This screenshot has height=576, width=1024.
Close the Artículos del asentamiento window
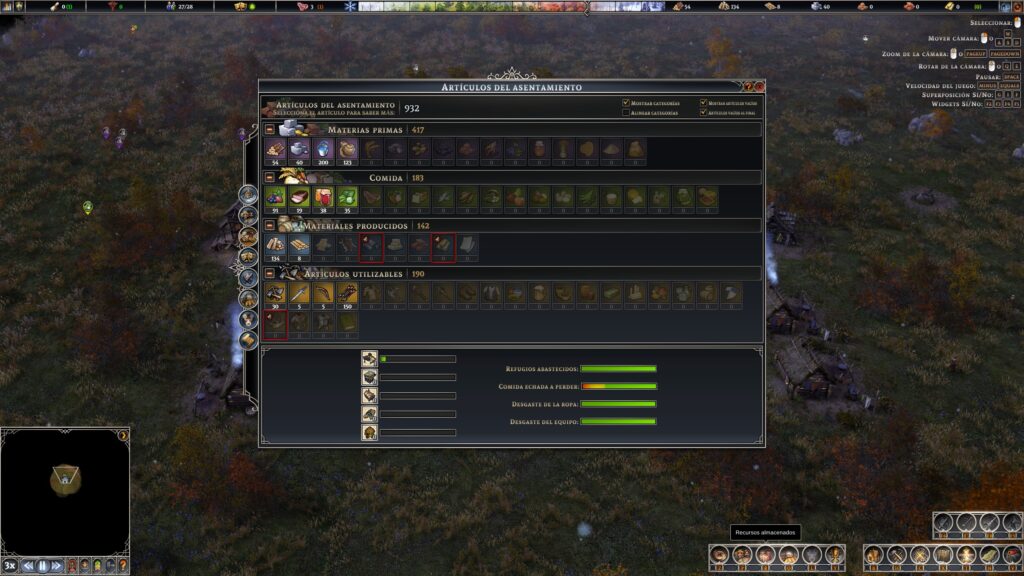click(x=759, y=87)
